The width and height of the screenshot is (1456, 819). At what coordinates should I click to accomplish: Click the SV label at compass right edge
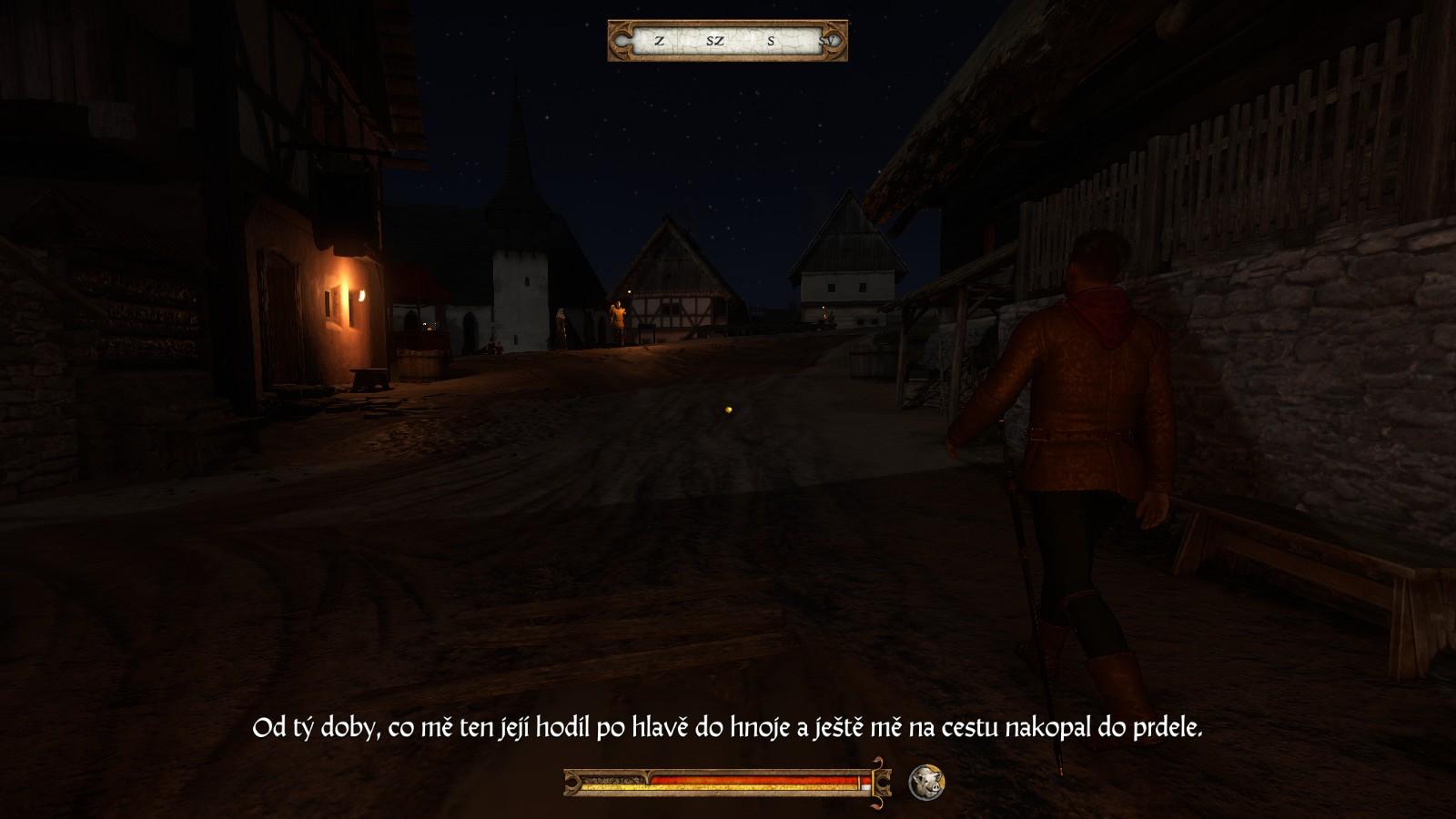[826, 42]
